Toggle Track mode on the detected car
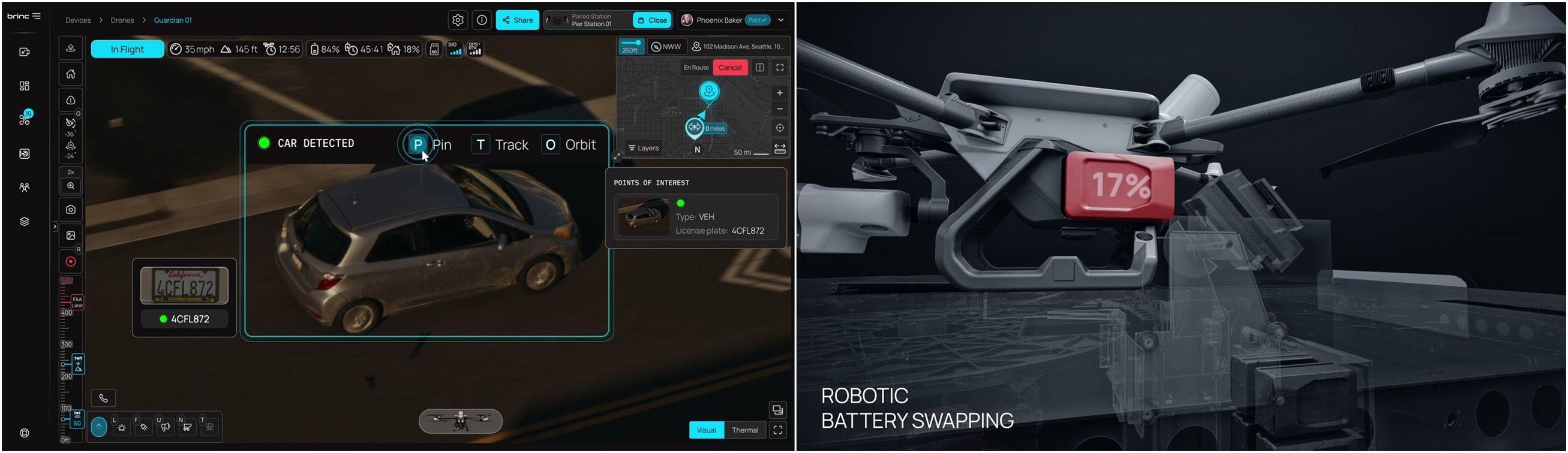This screenshot has width=1568, height=453. tap(500, 145)
